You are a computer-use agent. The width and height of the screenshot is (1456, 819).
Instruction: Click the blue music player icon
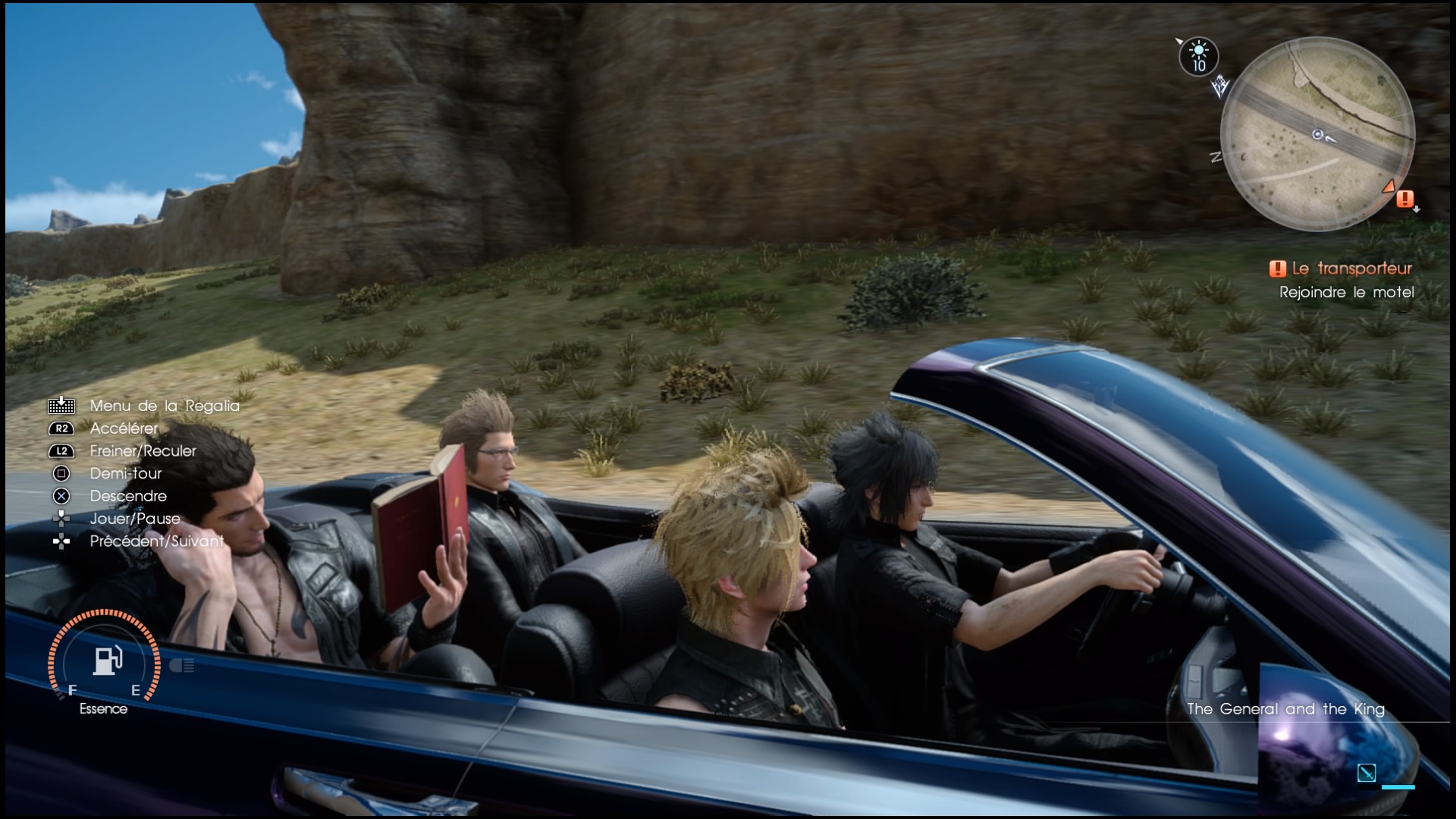(1367, 773)
